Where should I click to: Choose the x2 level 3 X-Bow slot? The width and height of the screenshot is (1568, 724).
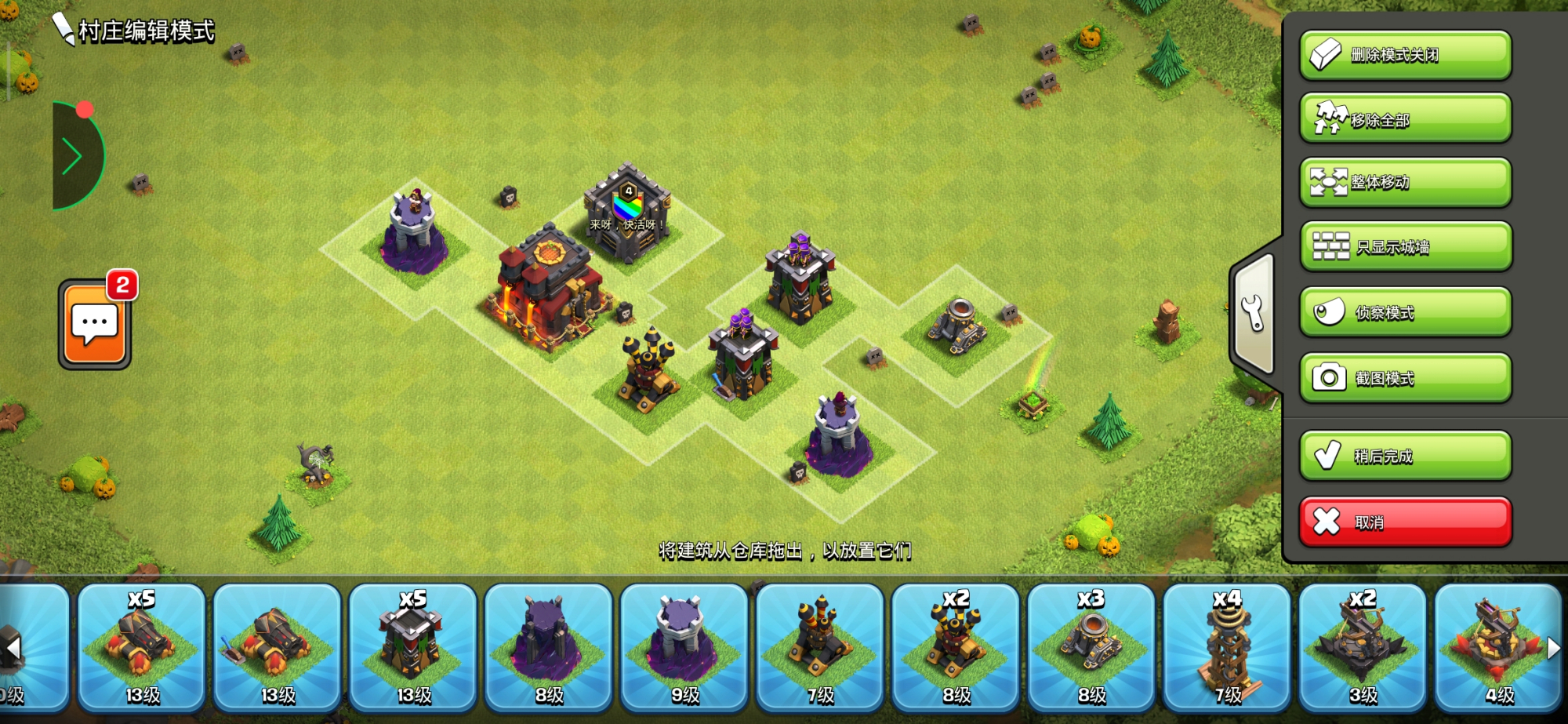tap(1363, 647)
